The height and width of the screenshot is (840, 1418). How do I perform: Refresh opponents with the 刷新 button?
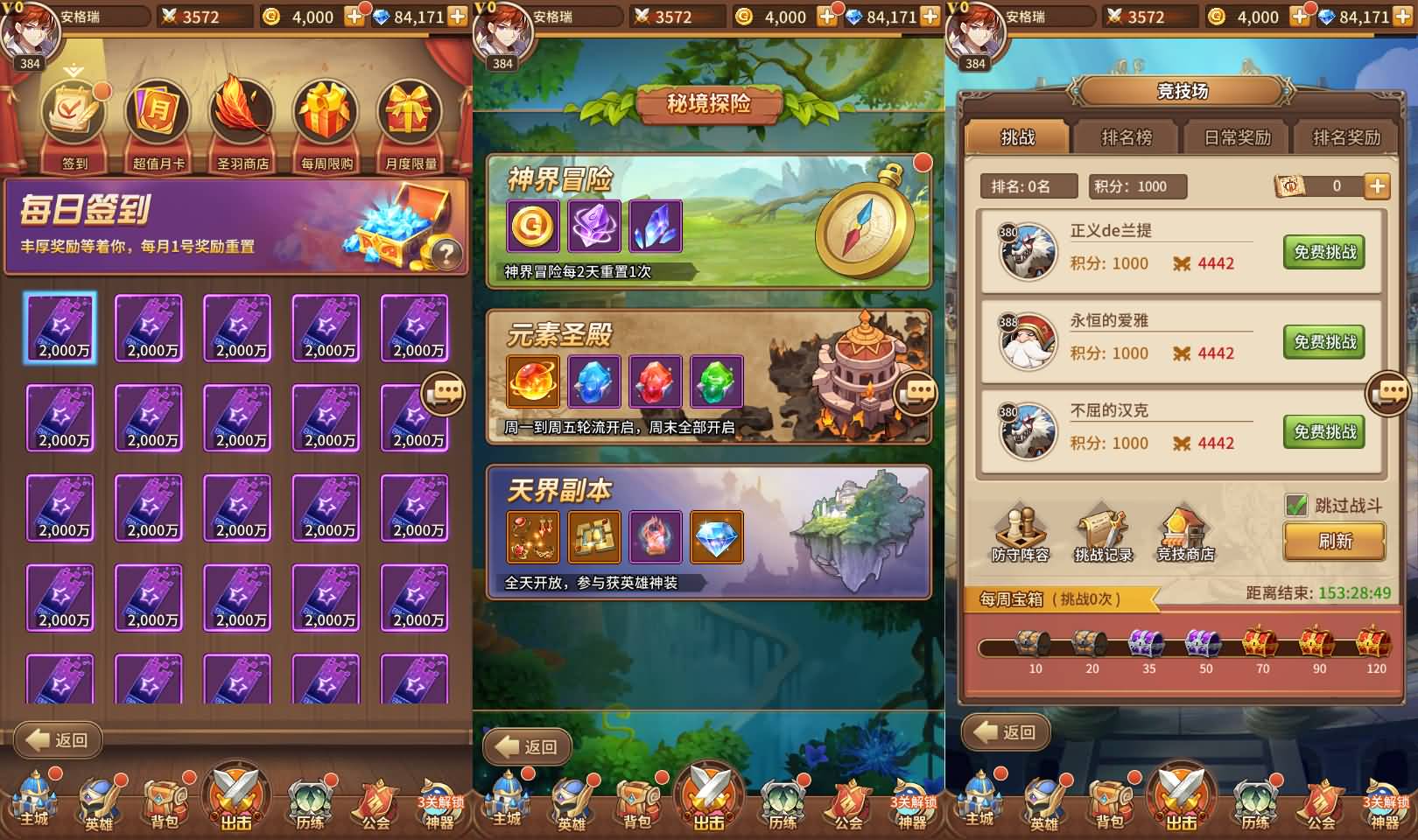coord(1335,542)
